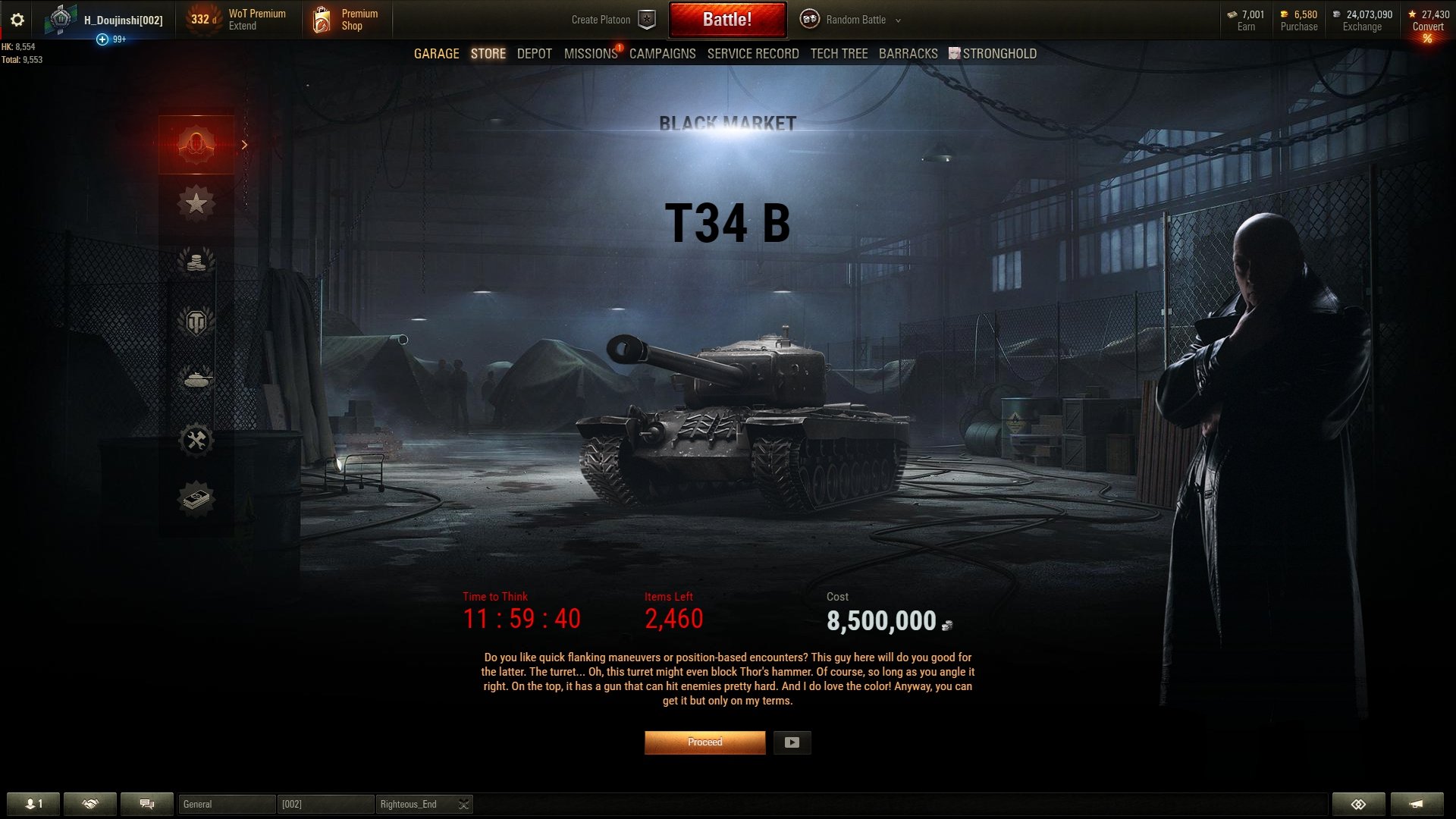This screenshot has height=819, width=1456.
Task: Switch to the Depot tab
Action: [534, 54]
